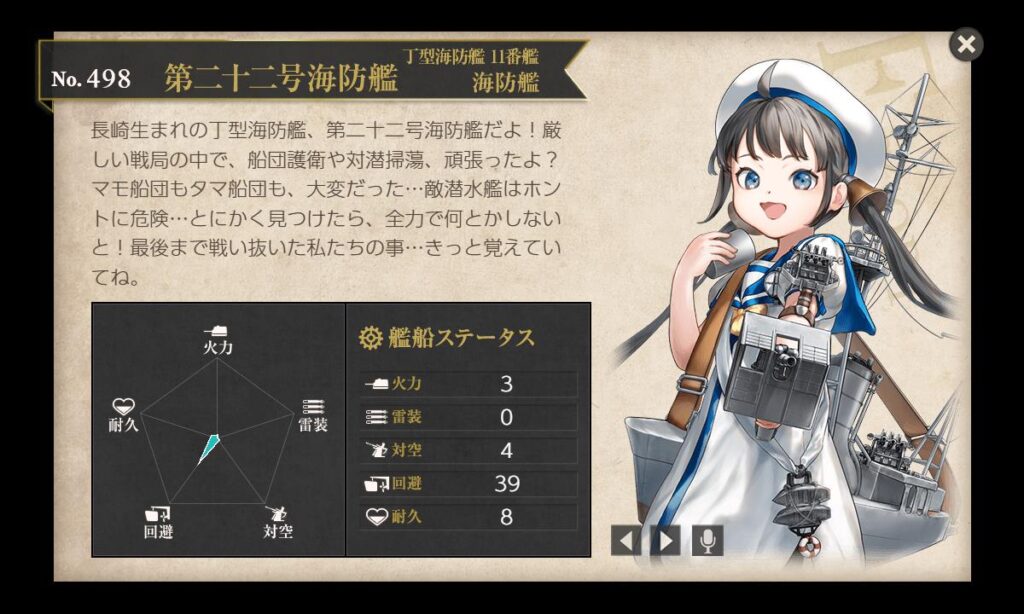Play the ship's voice line with microphone
This screenshot has height=614, width=1024.
pos(707,541)
